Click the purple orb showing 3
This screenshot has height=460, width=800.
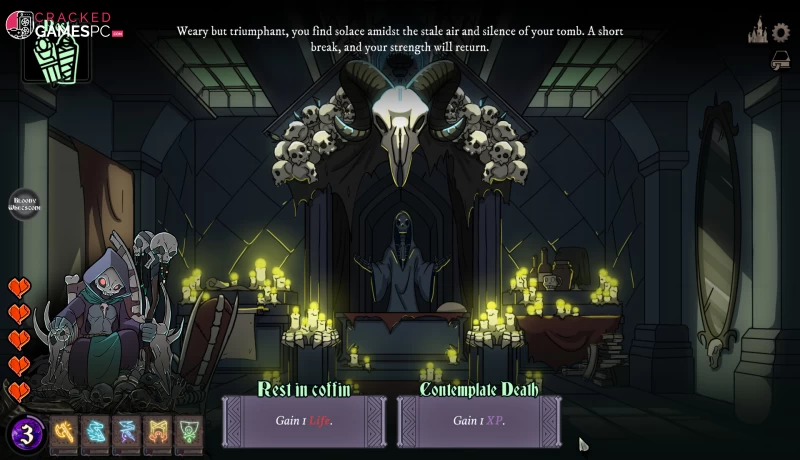point(27,434)
